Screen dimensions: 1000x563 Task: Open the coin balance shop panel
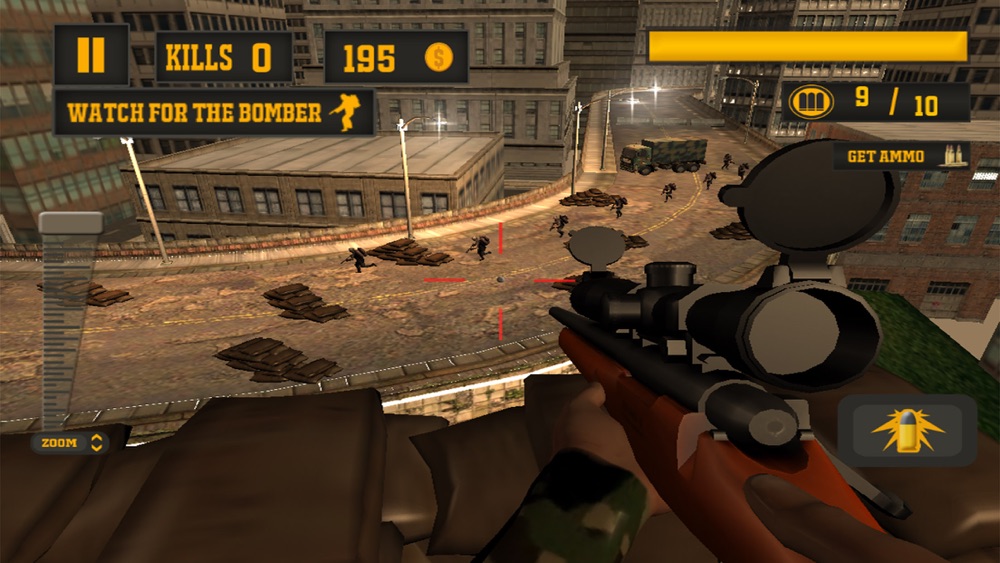(x=396, y=58)
